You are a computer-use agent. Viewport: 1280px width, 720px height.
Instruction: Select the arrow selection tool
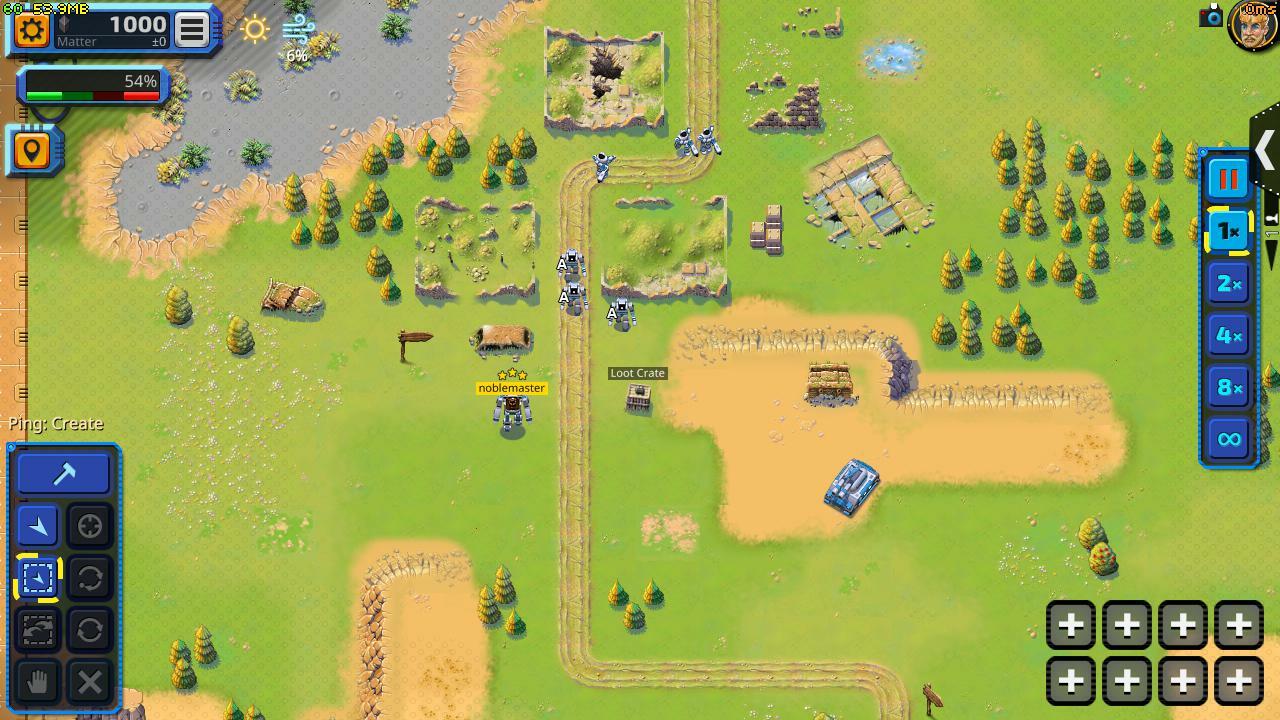[x=37, y=525]
